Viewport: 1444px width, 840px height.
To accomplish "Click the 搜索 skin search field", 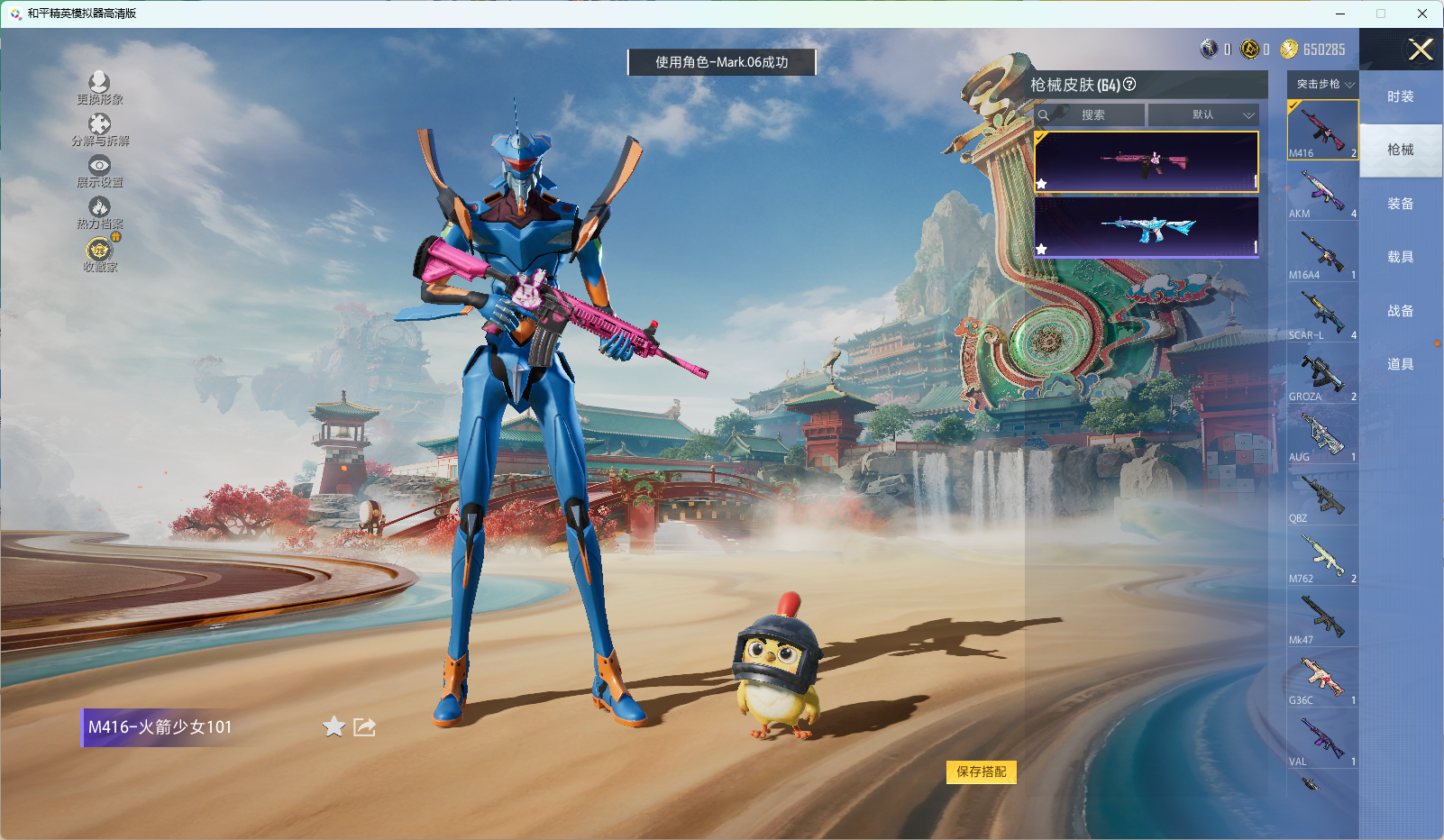I will [1092, 115].
